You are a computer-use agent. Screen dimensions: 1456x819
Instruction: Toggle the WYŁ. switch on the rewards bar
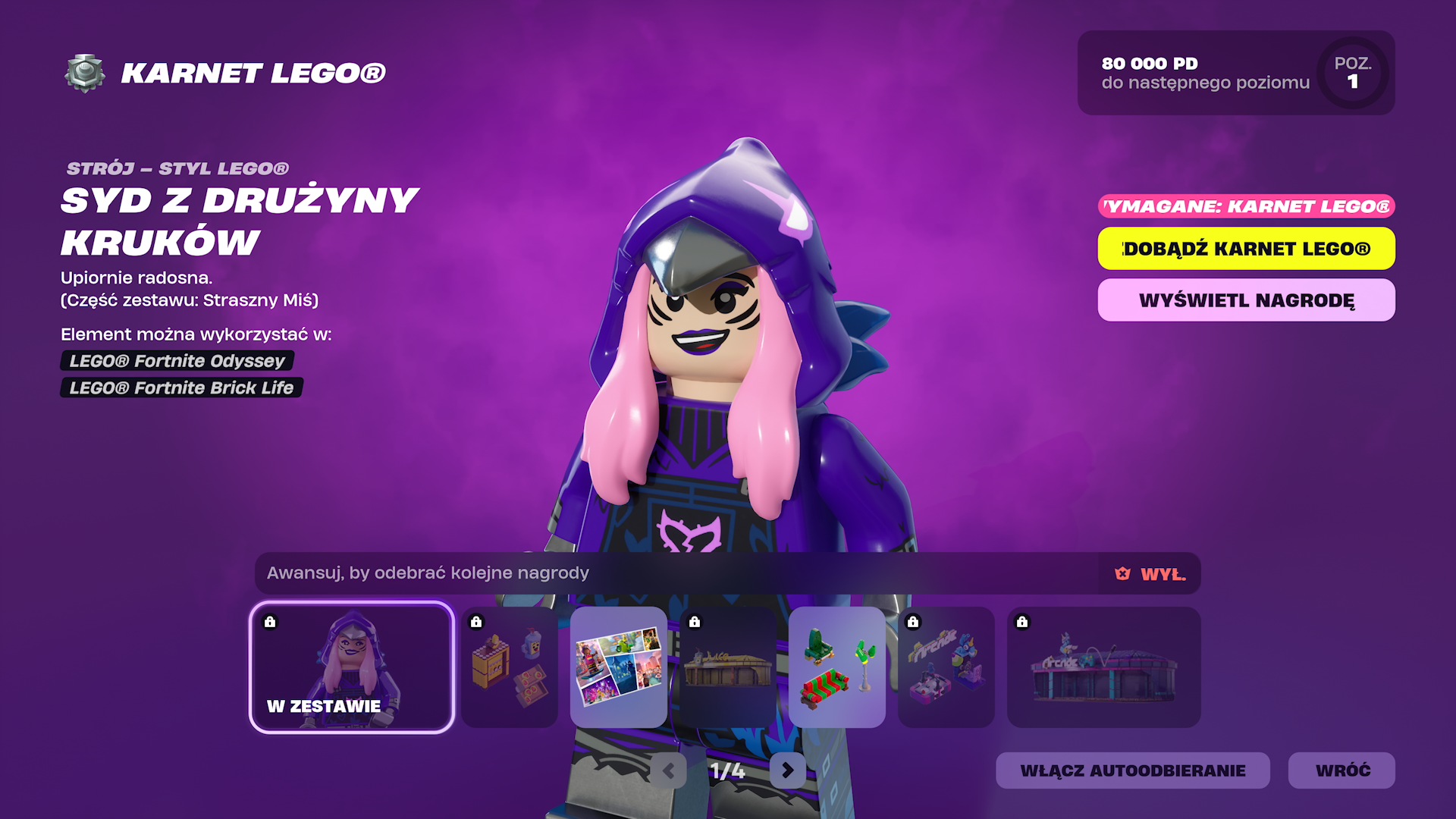(x=1150, y=574)
